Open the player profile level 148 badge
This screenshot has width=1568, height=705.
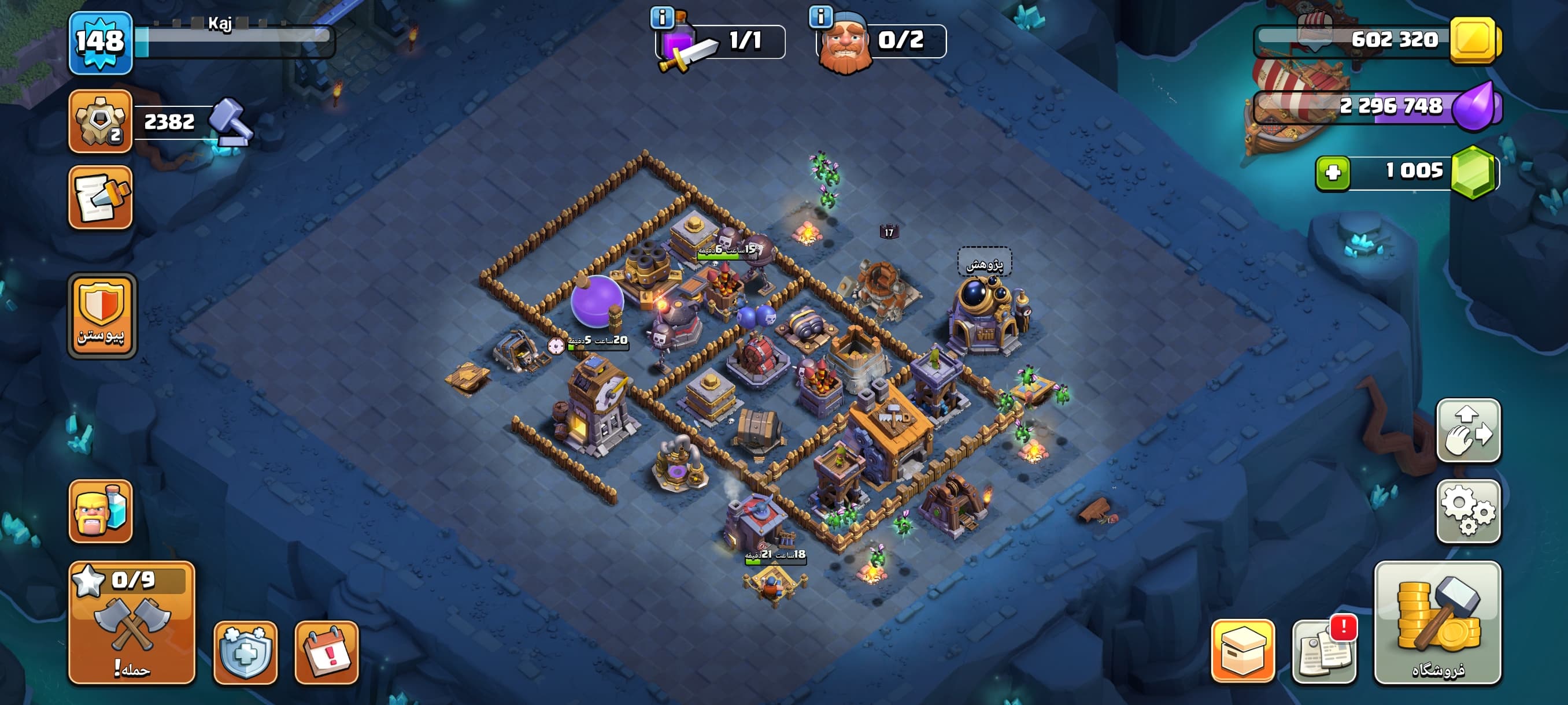pos(101,43)
